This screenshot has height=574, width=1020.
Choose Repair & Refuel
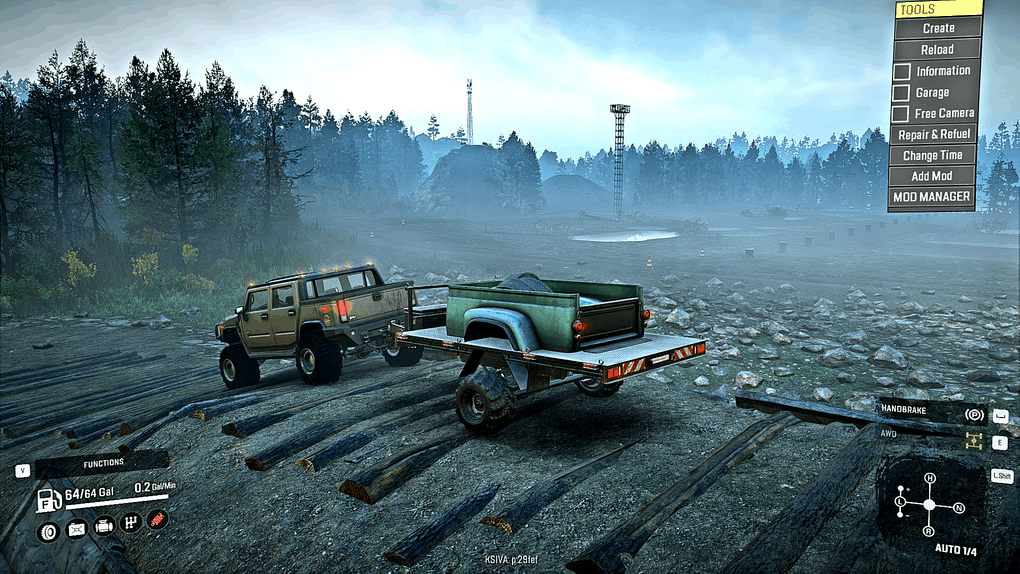point(934,134)
